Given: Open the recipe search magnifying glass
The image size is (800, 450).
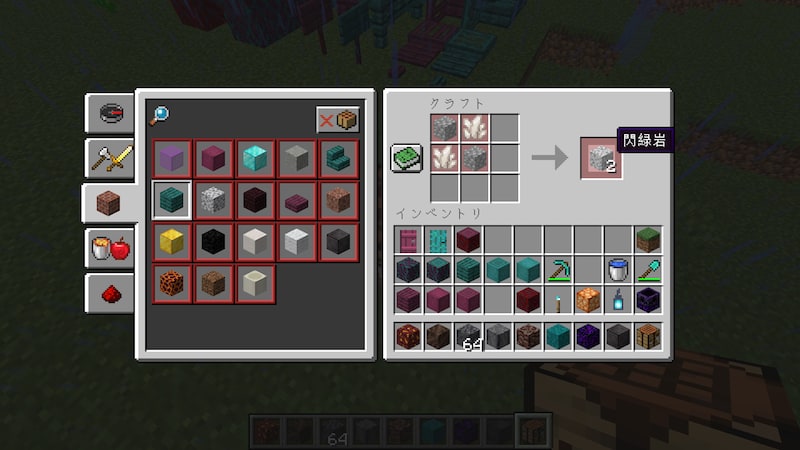Looking at the screenshot, I should [x=159, y=114].
